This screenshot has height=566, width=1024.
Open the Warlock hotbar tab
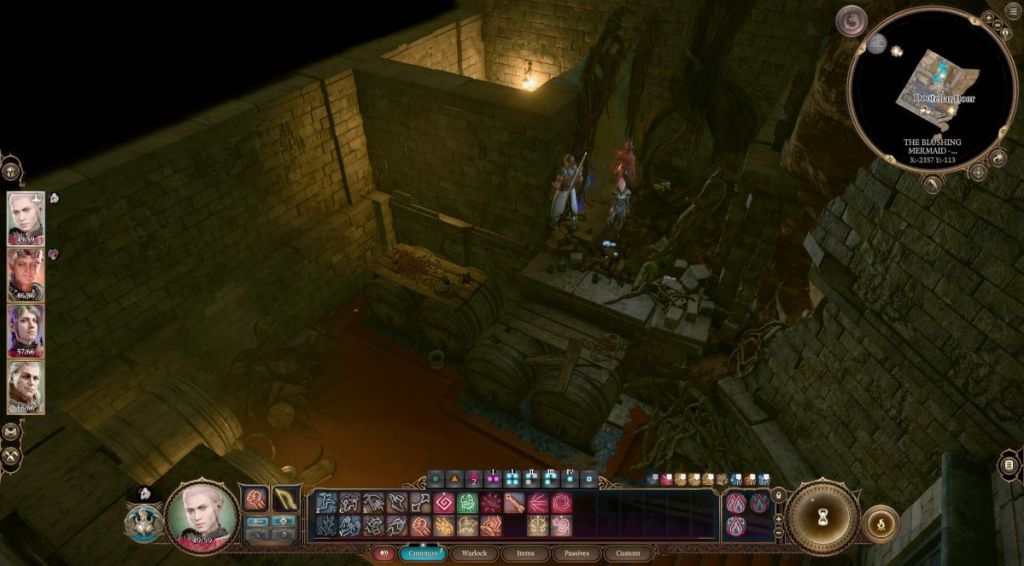(x=474, y=553)
